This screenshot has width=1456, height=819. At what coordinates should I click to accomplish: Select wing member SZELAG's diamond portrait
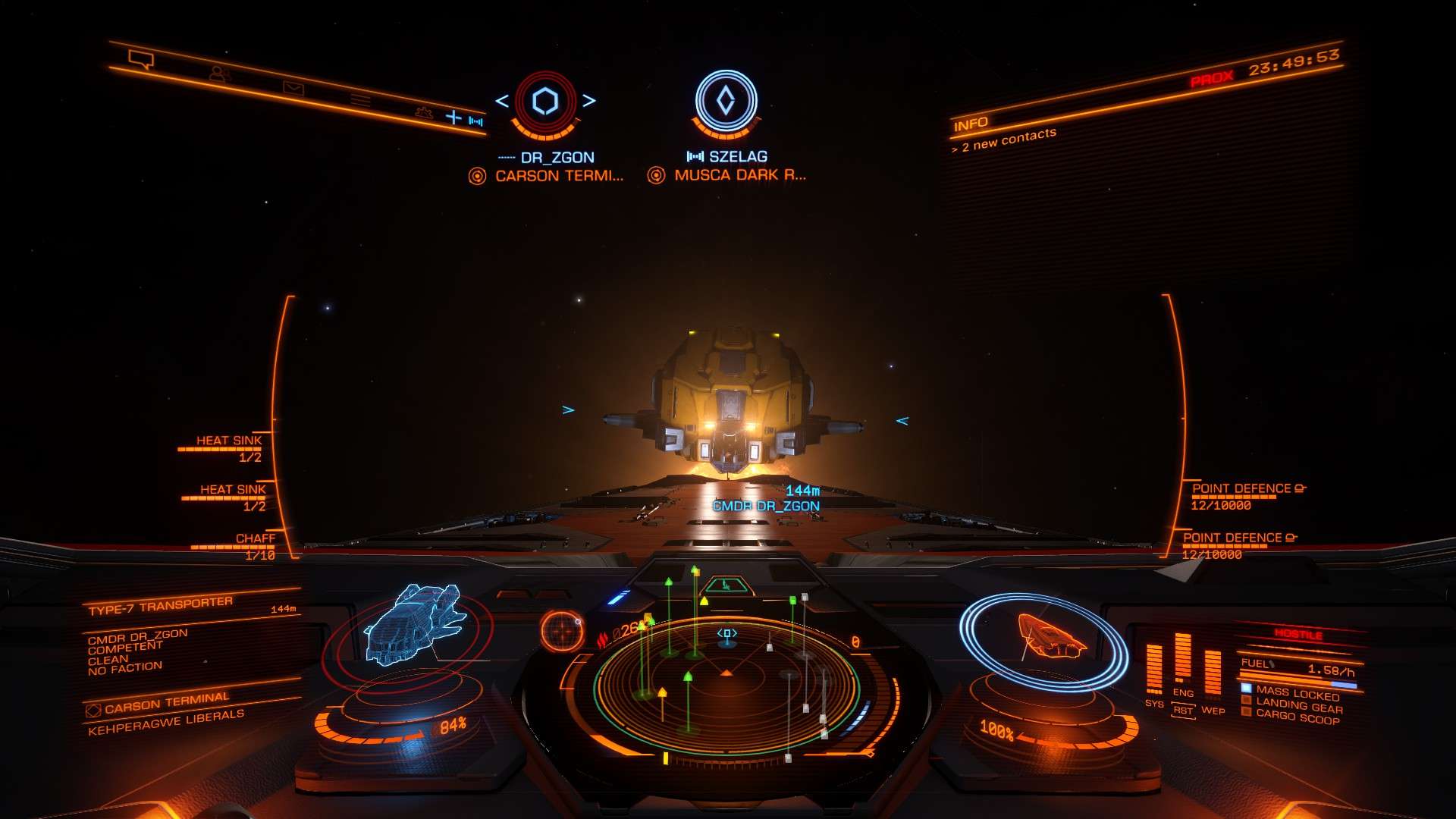click(x=726, y=101)
